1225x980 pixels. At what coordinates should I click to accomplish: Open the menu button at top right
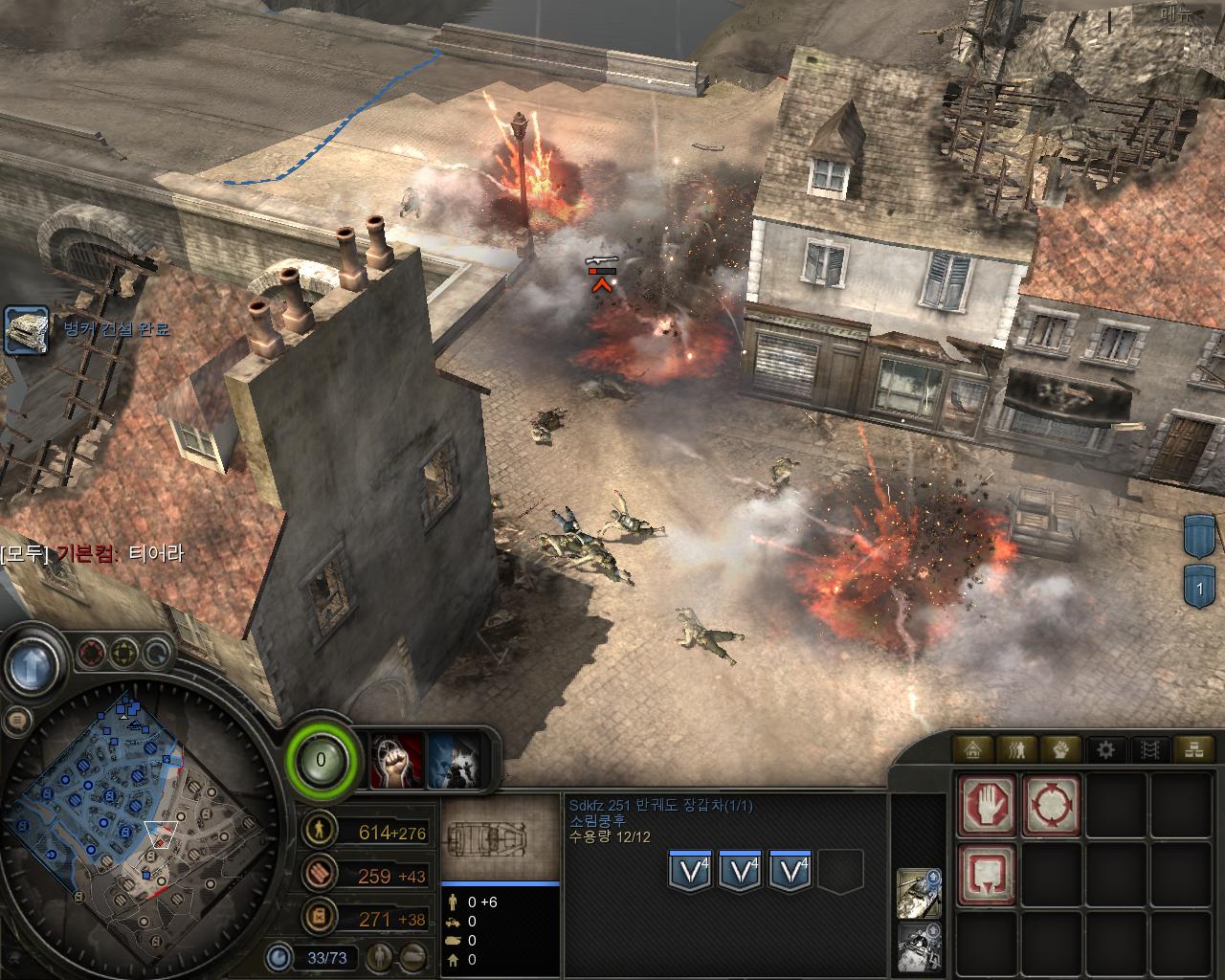[x=1179, y=13]
